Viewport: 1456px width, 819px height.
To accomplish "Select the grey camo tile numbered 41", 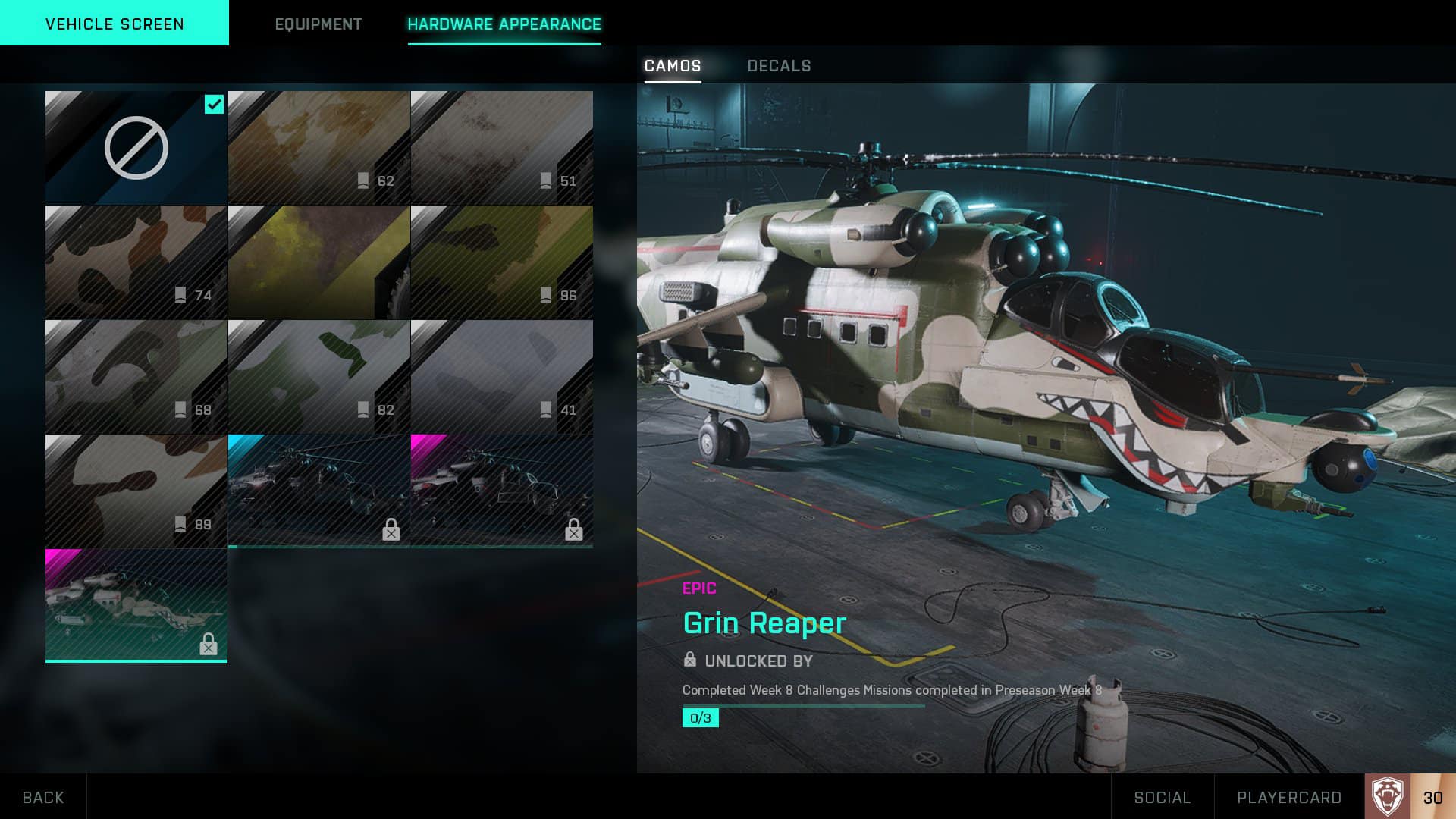I will pos(502,377).
